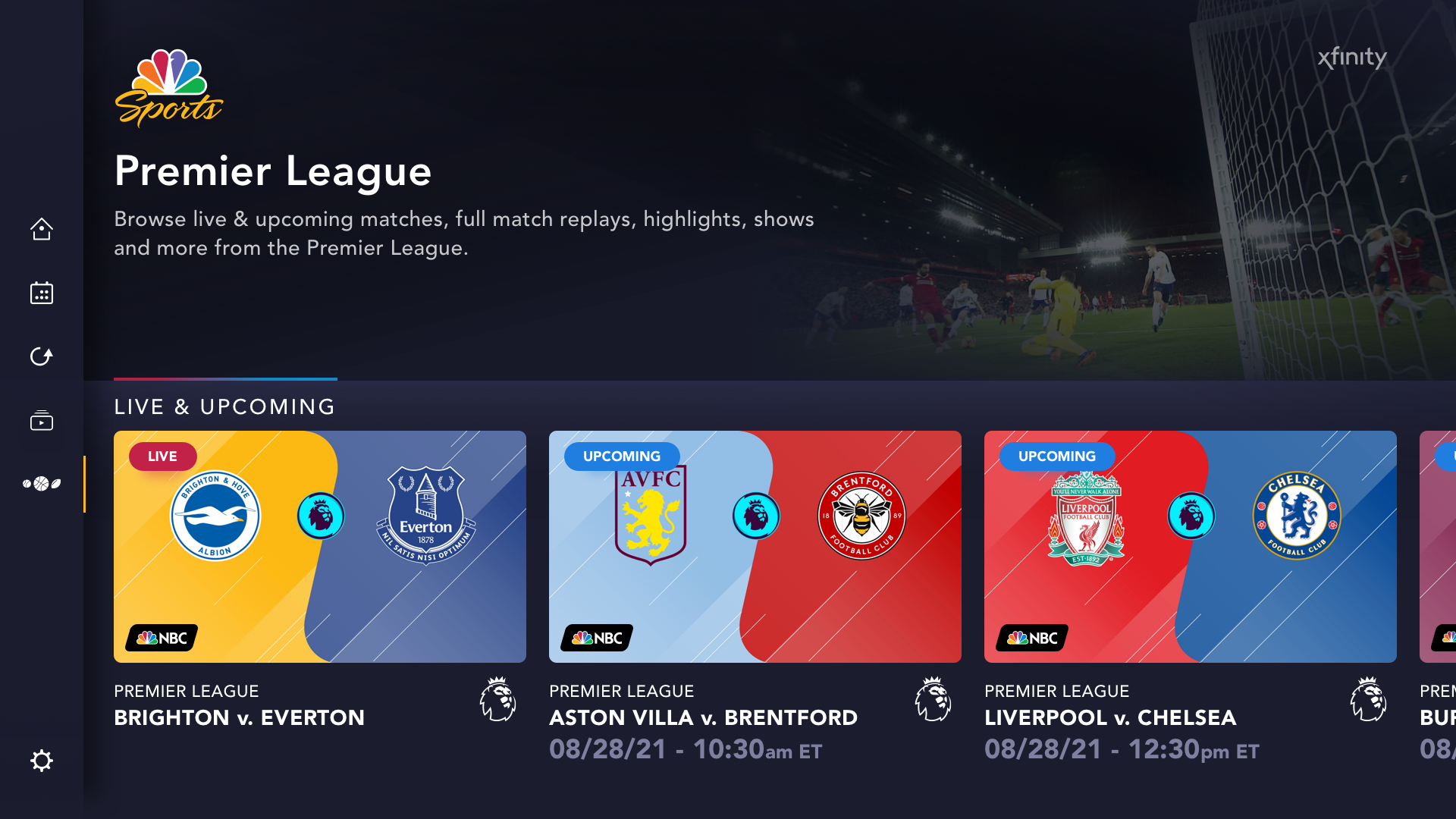Open the schedule calendar icon

pos(42,293)
